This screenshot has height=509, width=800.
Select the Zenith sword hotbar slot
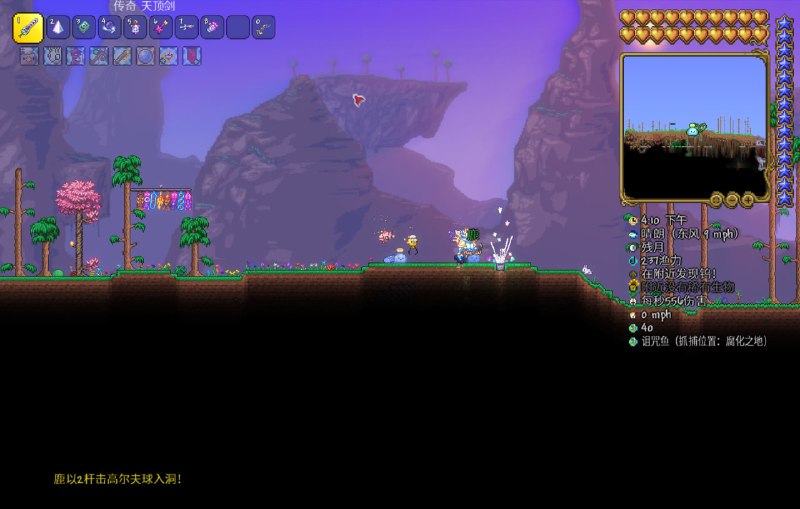[x=27, y=28]
